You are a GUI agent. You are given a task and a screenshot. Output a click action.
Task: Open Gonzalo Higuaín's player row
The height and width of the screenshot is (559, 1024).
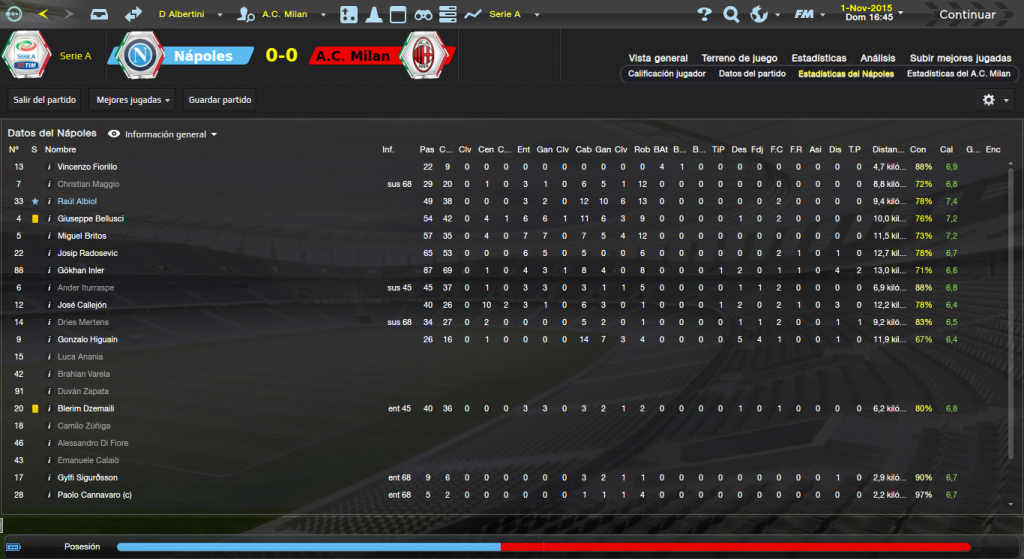pos(88,340)
